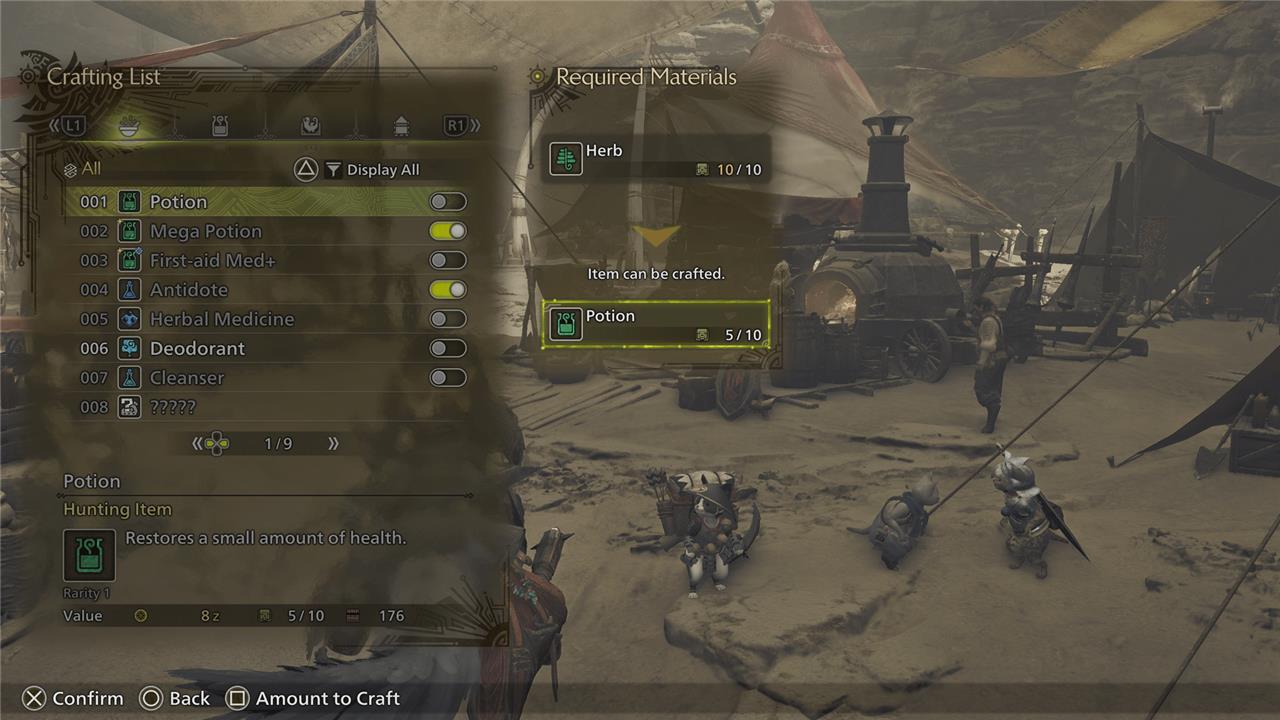
Task: Select First-aid Med+ recipe
Action: click(212, 260)
